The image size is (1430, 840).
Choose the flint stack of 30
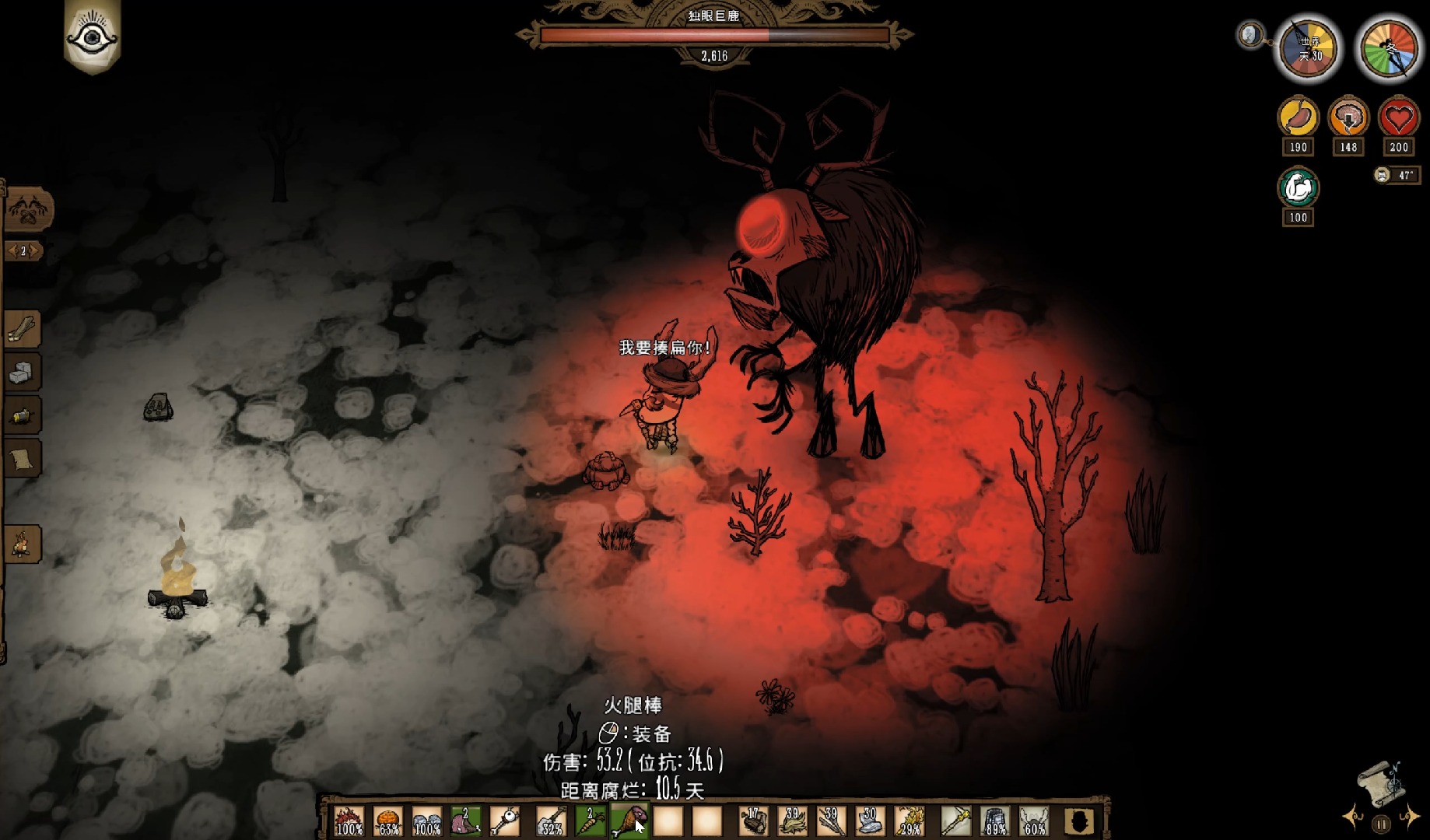[870, 821]
